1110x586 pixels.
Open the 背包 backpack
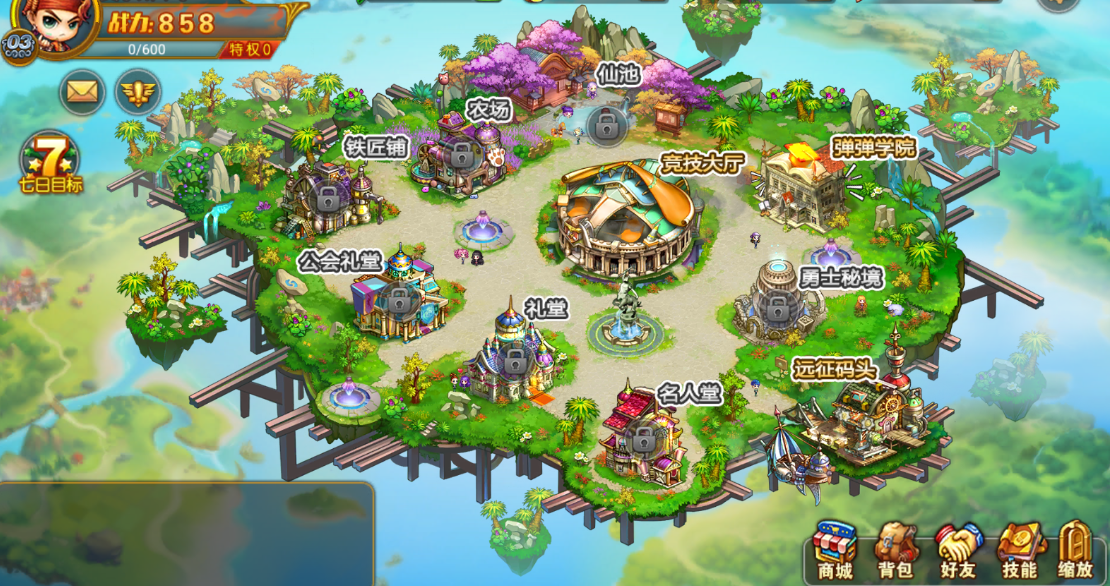[896, 551]
